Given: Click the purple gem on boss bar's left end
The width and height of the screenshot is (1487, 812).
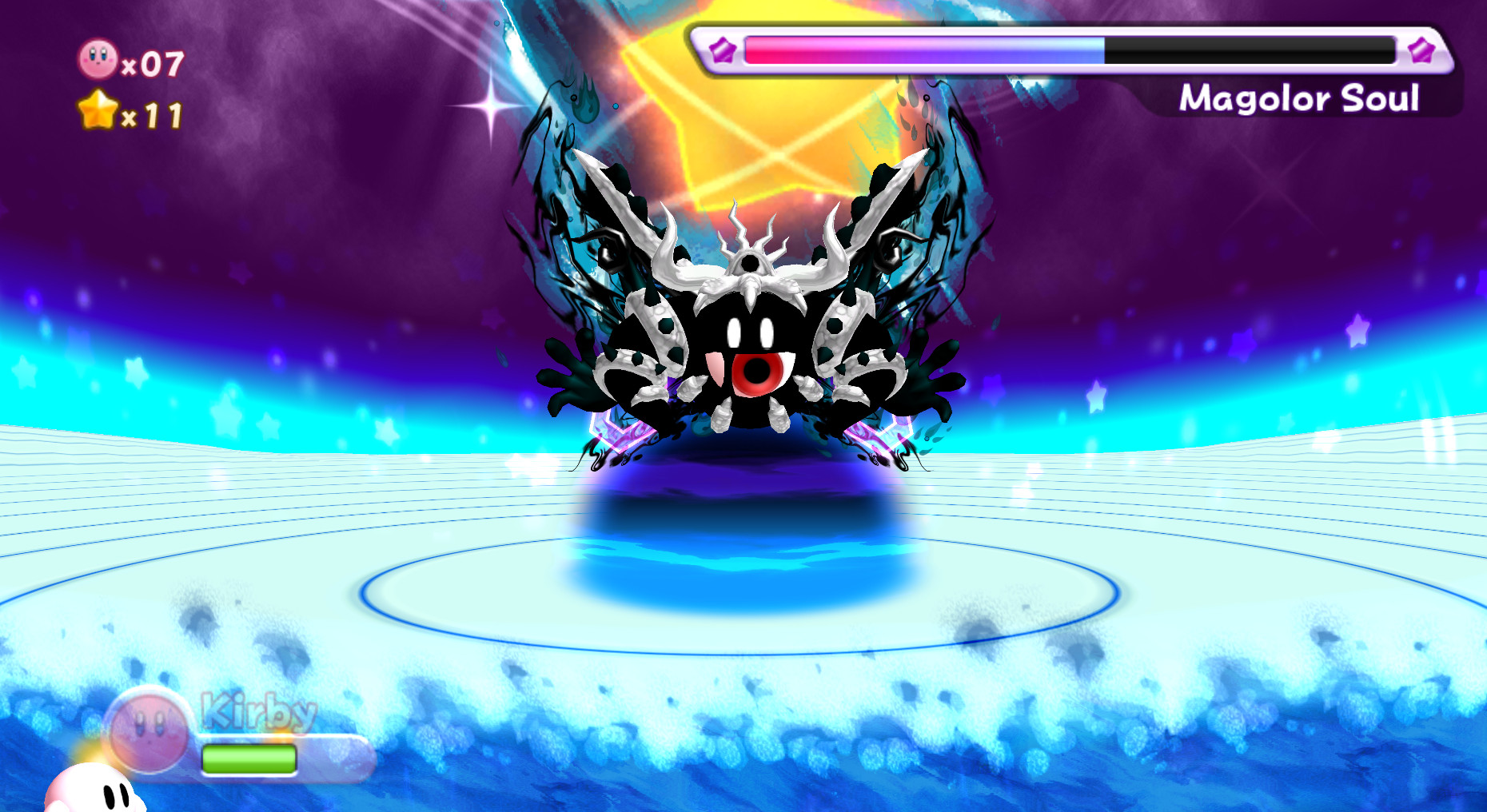Looking at the screenshot, I should point(722,50).
